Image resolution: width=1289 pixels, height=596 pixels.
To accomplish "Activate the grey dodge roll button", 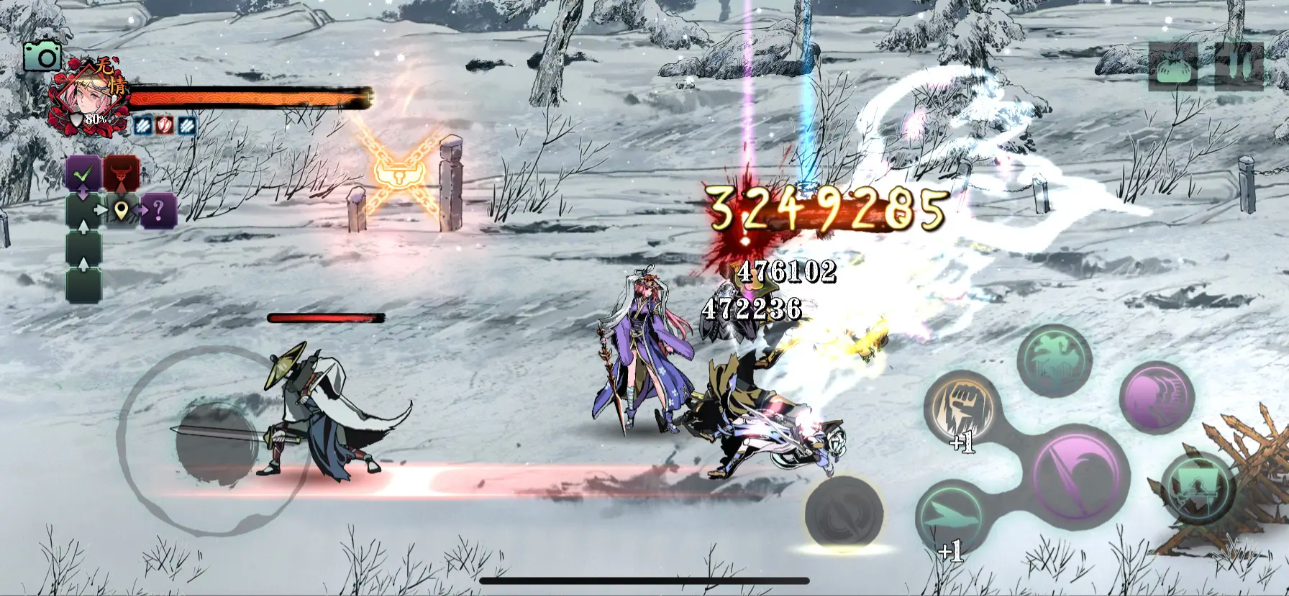I will 844,511.
